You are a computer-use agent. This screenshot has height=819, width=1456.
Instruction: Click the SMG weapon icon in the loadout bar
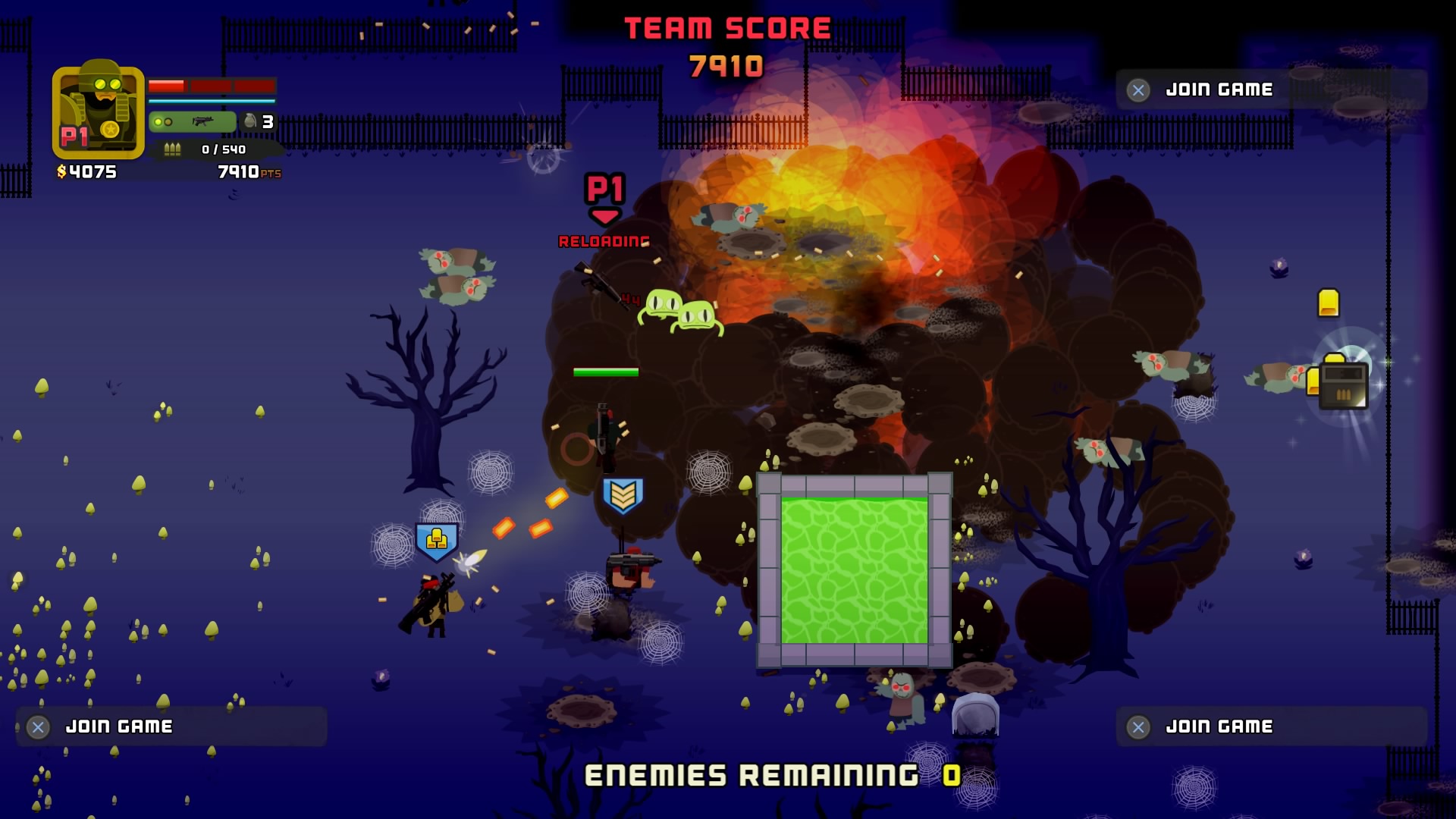202,121
